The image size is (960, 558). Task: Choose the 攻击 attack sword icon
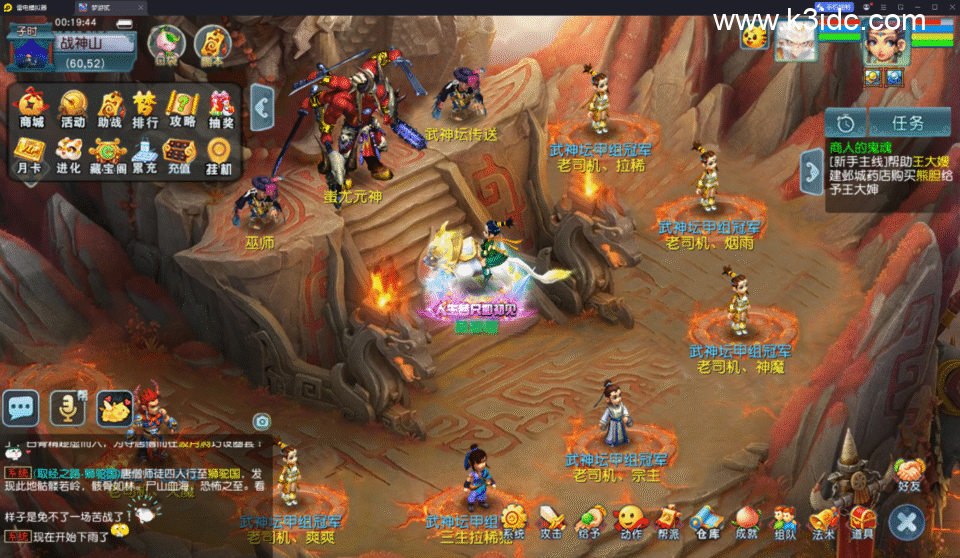[552, 521]
